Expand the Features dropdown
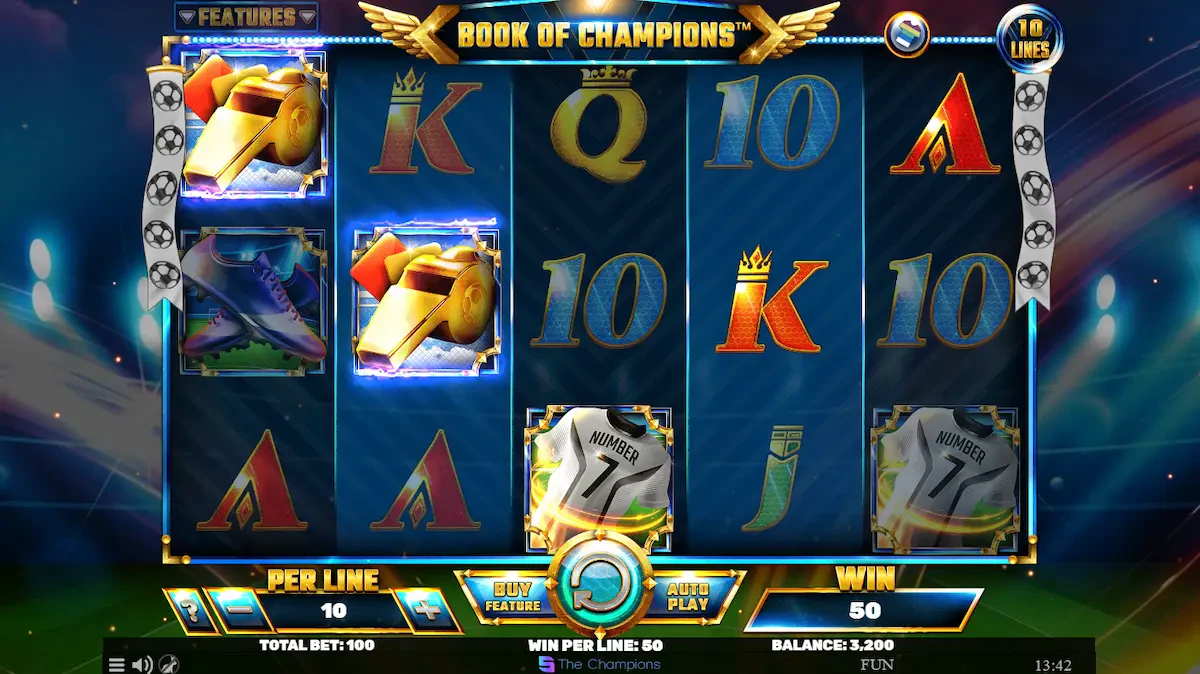Viewport: 1200px width, 674px height. pyautogui.click(x=246, y=17)
